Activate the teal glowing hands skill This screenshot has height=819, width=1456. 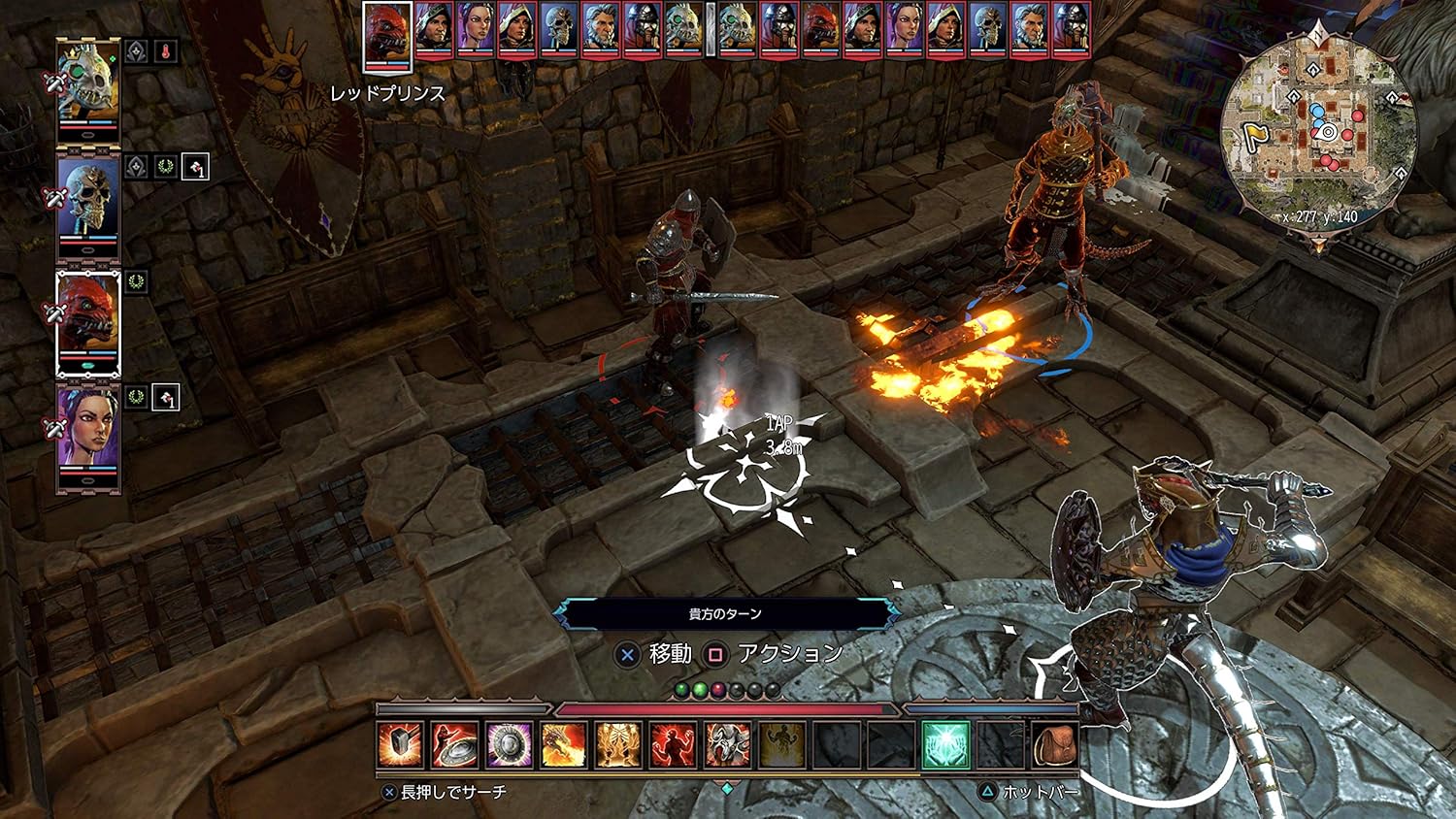(x=945, y=745)
